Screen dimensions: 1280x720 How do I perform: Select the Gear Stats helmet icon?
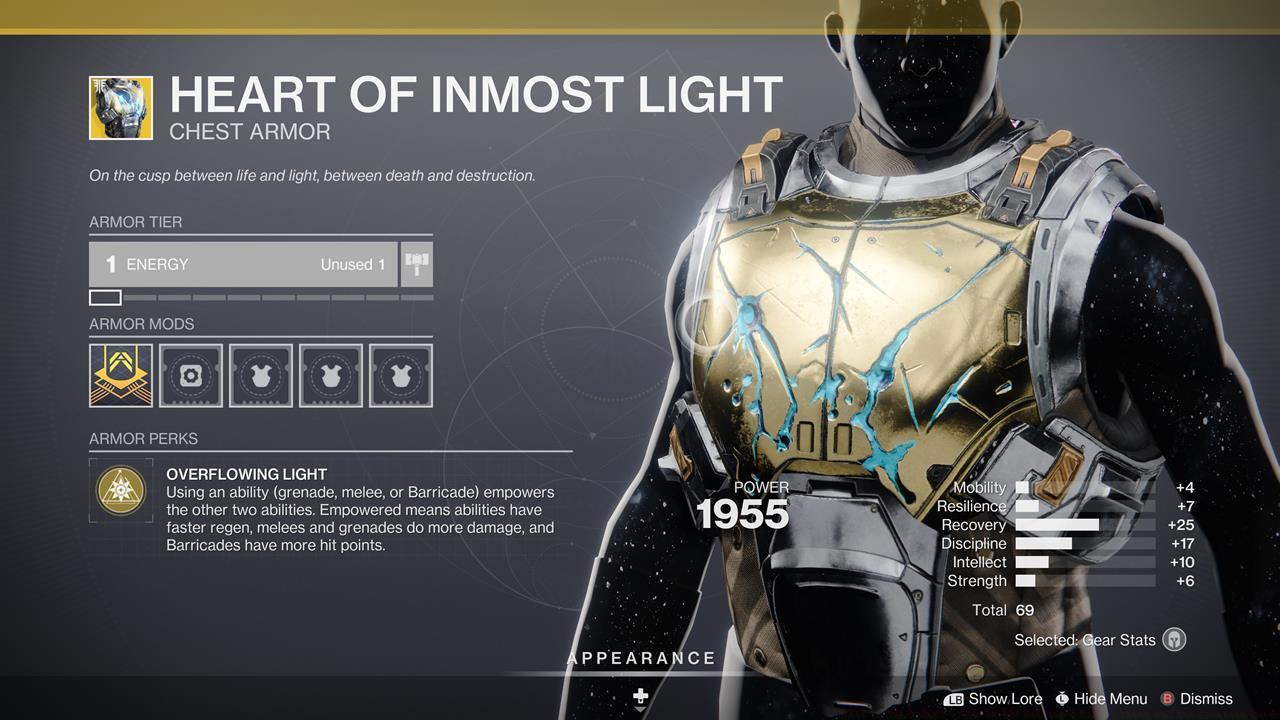coord(1174,639)
